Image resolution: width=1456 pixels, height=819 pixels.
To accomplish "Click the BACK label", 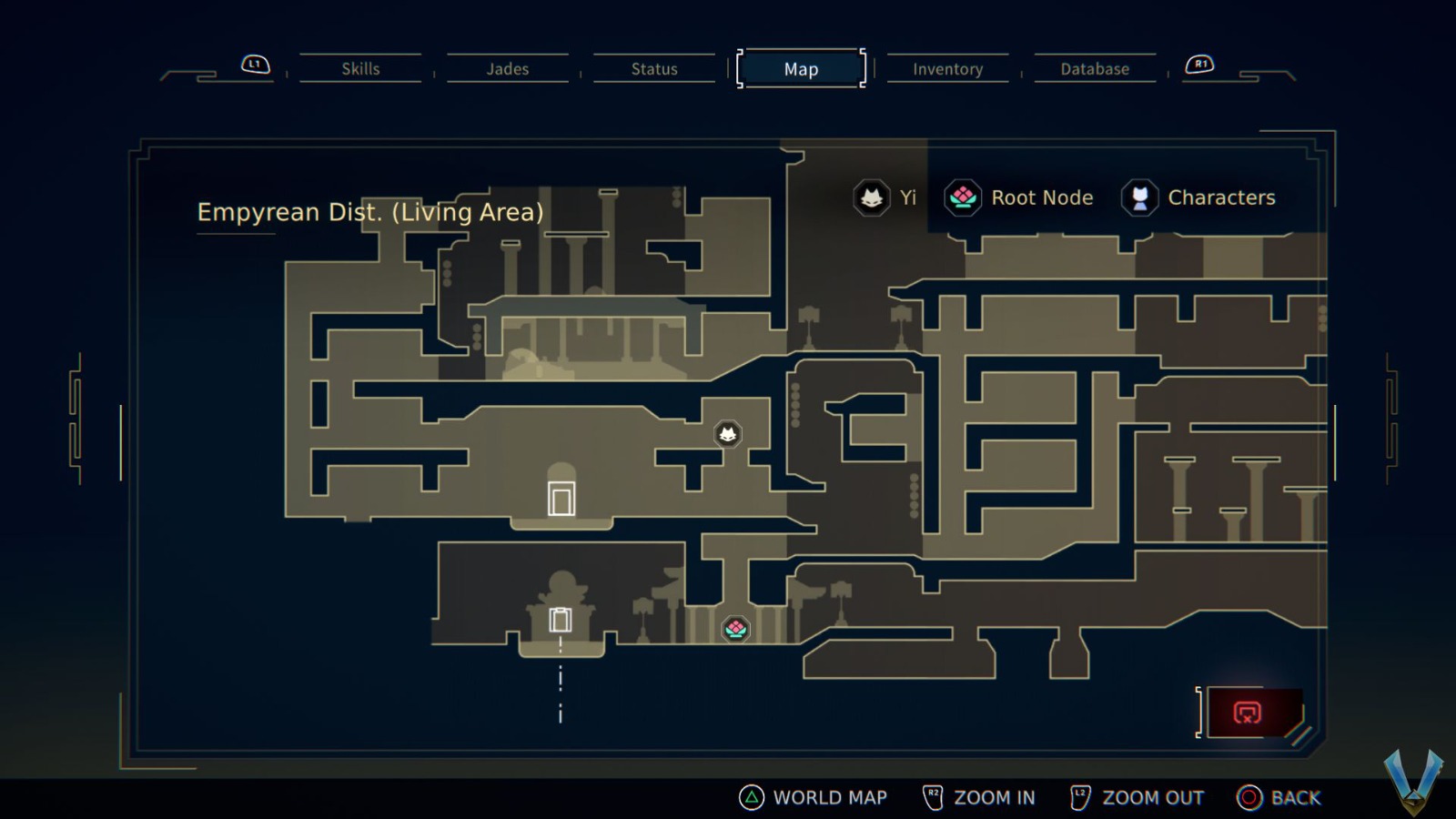I will coord(1297,797).
